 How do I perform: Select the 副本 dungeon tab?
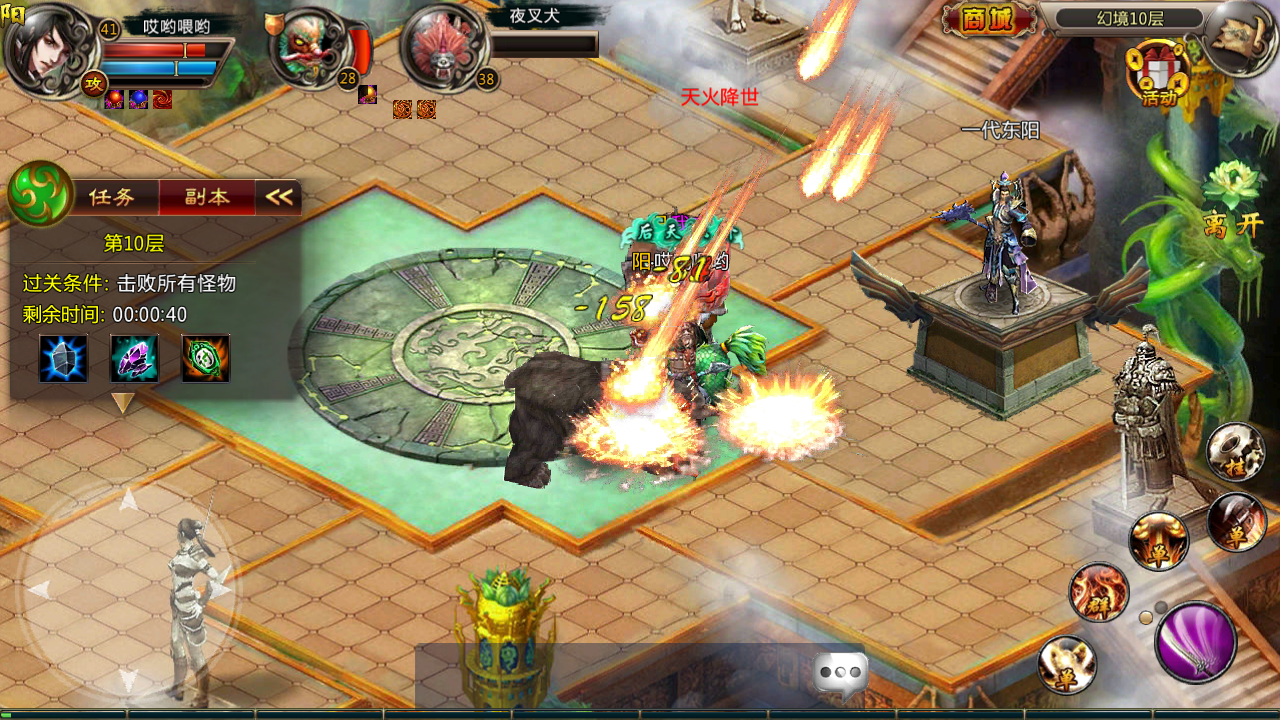point(206,197)
